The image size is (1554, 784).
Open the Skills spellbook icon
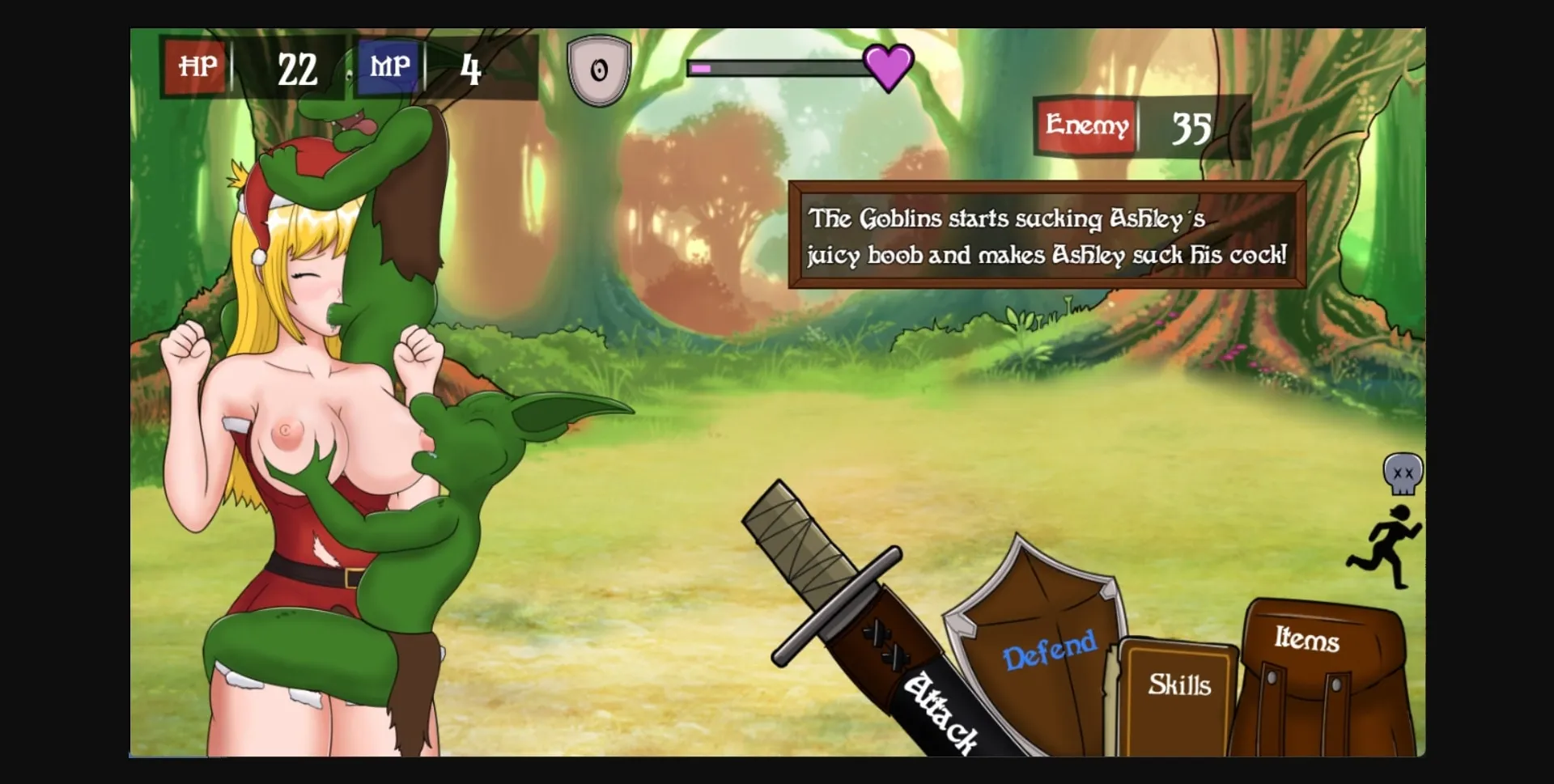coord(1178,688)
